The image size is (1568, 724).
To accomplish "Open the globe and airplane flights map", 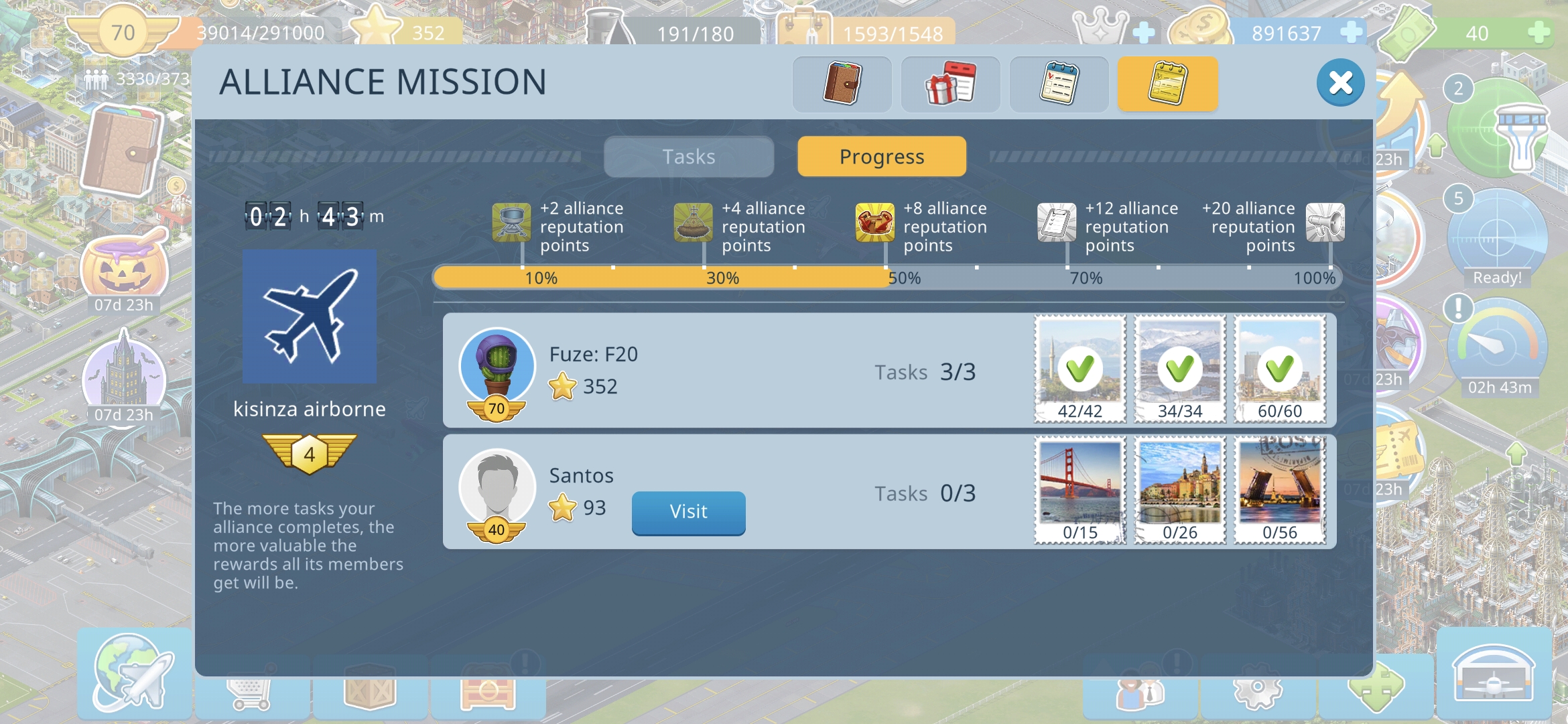I will pos(134,674).
